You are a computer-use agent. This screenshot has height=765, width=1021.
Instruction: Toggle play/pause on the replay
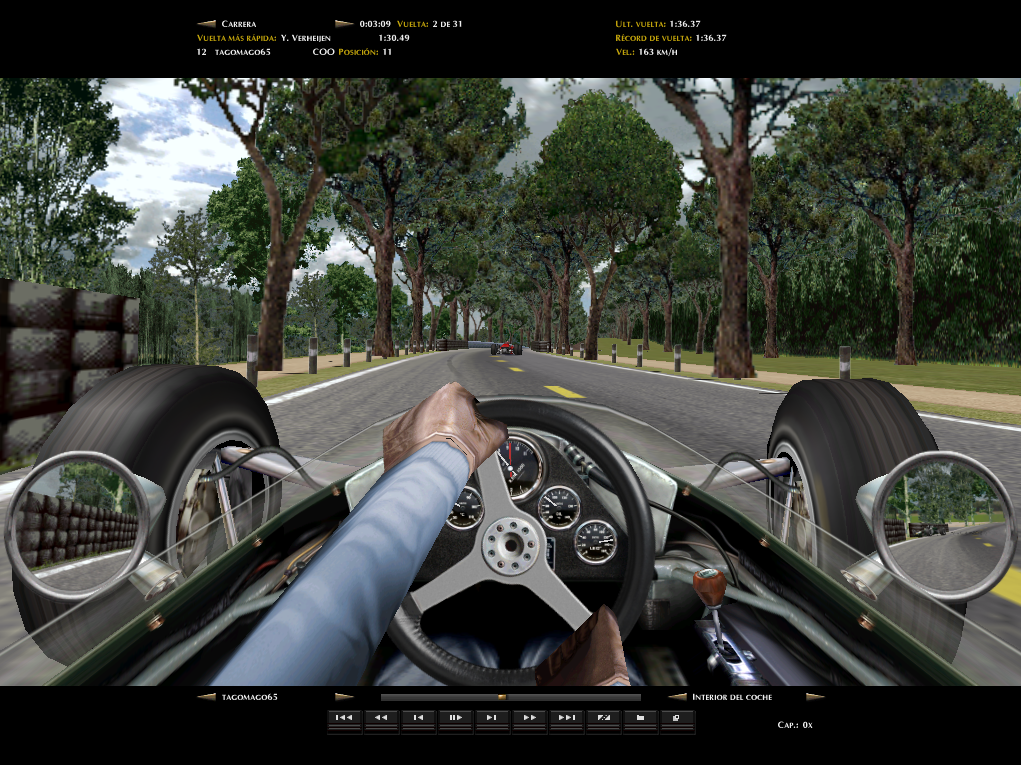[x=455, y=717]
